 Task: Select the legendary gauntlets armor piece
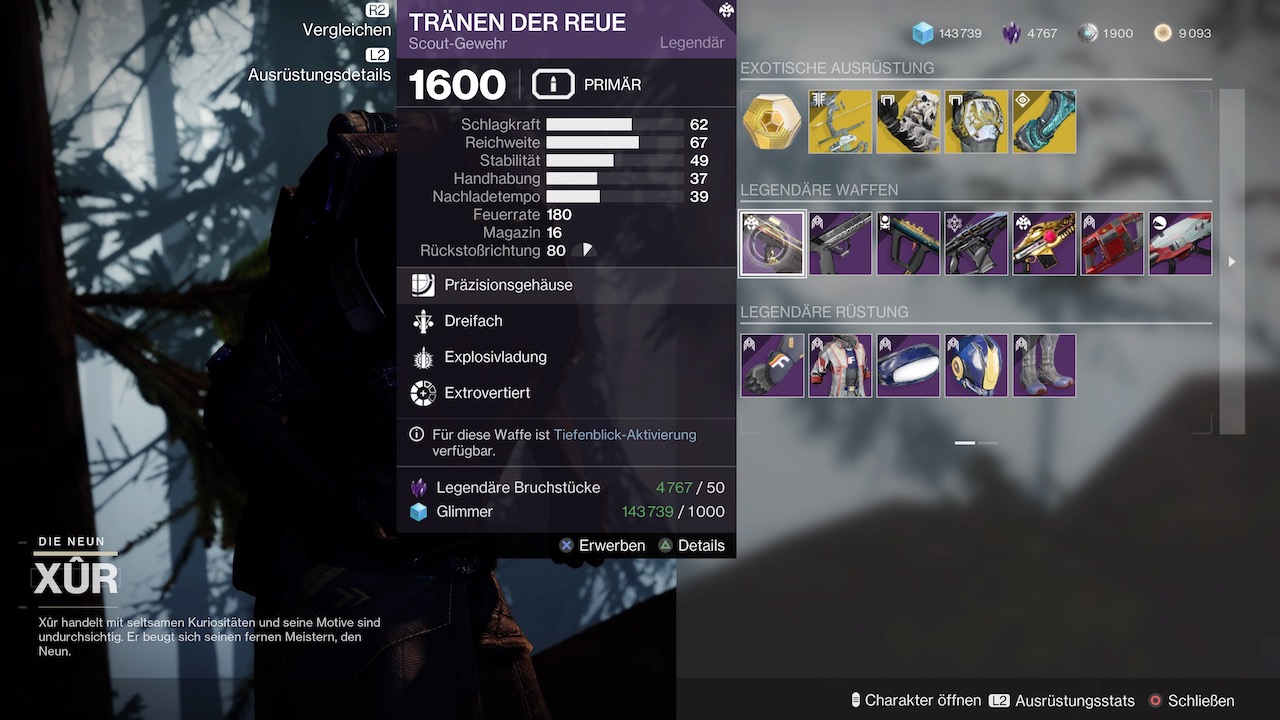click(772, 365)
